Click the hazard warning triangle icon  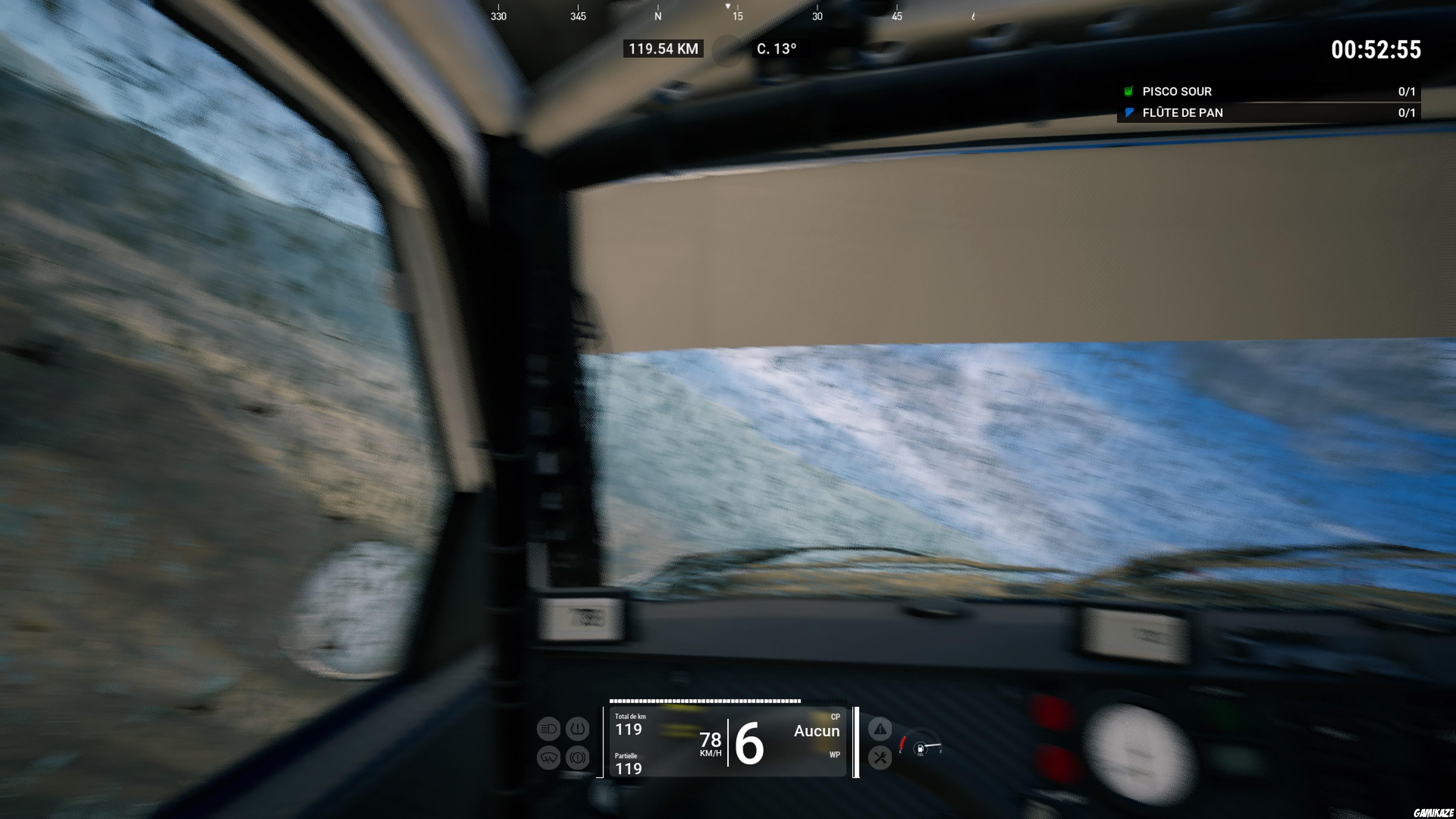880,728
